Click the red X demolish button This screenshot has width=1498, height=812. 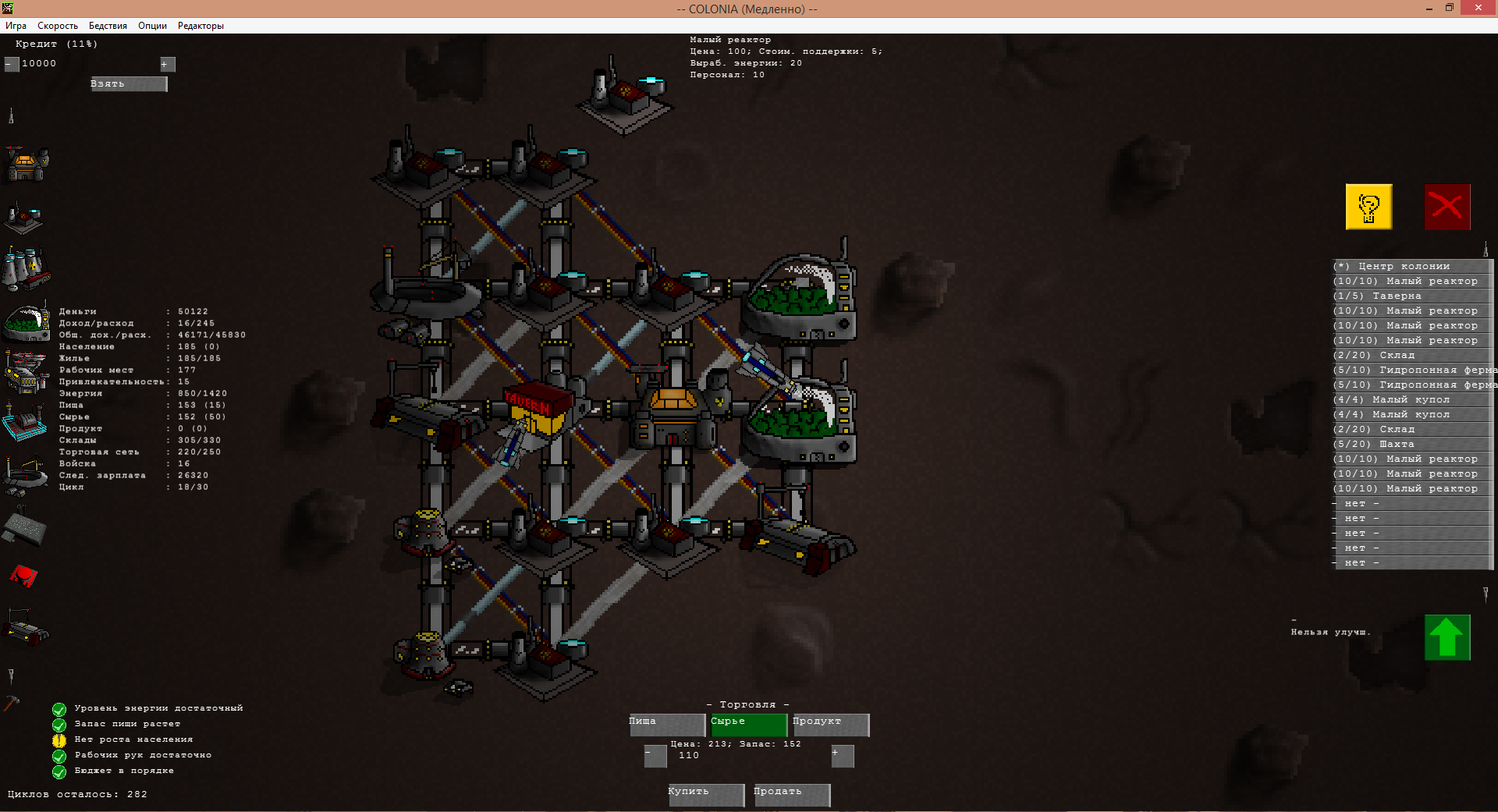click(x=1447, y=207)
